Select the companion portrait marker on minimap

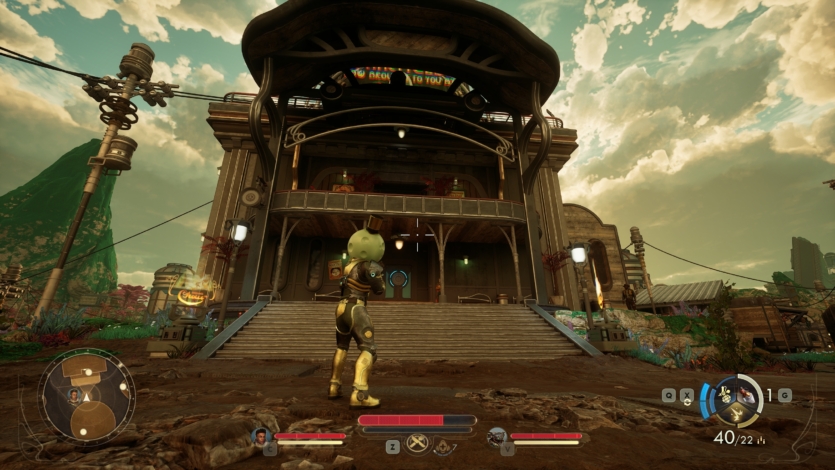75,394
